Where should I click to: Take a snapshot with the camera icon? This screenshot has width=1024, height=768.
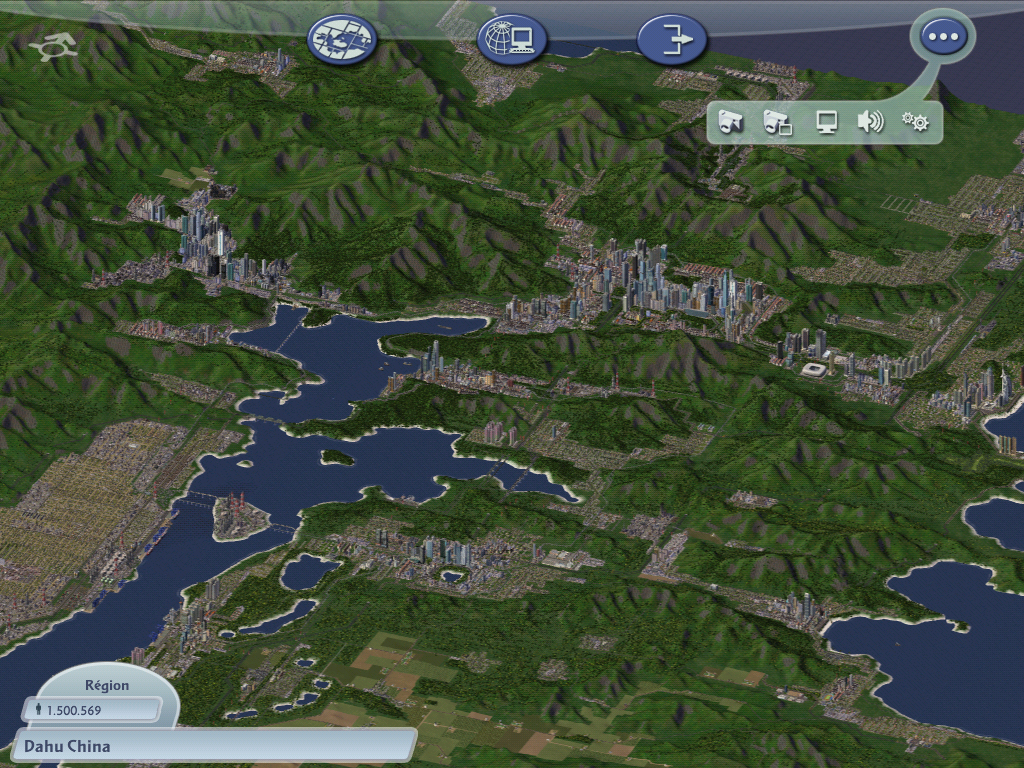point(731,123)
